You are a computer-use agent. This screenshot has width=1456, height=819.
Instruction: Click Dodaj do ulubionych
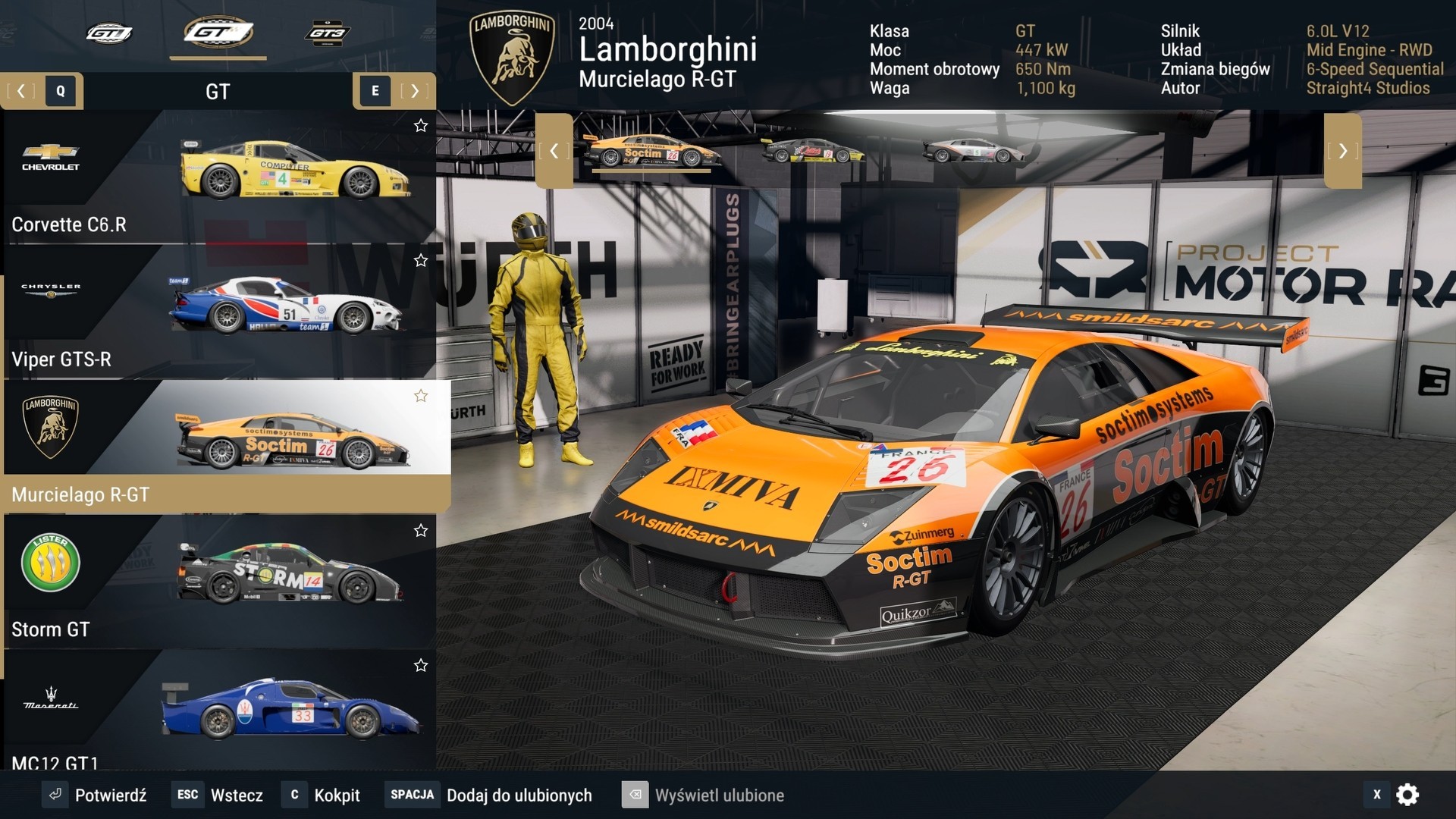click(x=489, y=795)
